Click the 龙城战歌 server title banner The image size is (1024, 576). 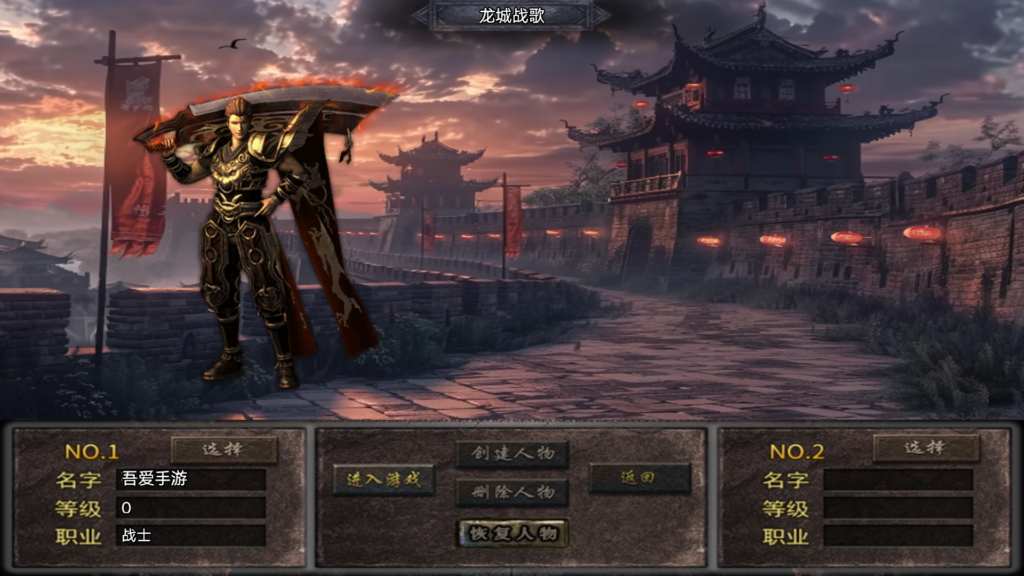(511, 15)
